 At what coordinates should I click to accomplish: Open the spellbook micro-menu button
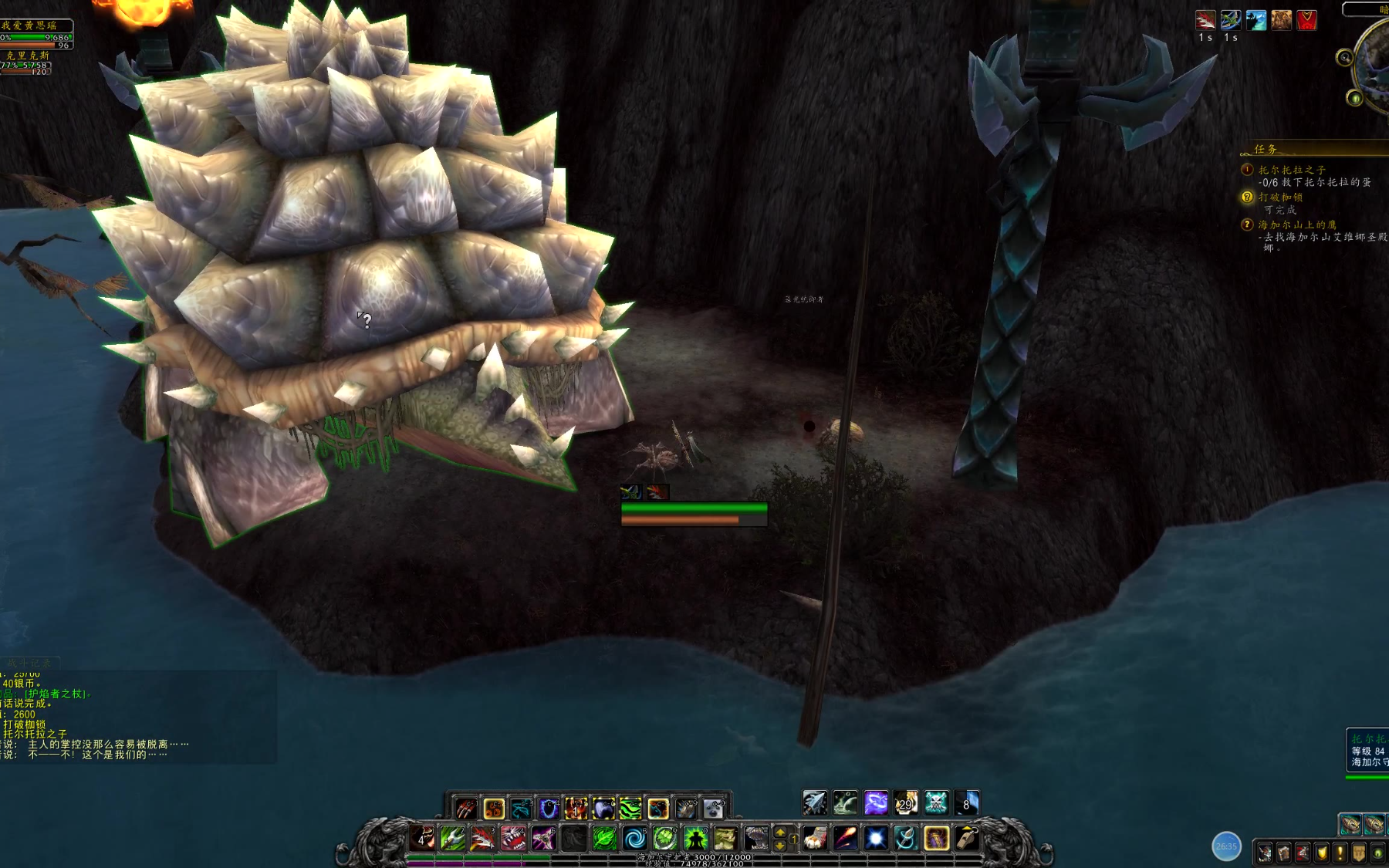pos(1283,853)
